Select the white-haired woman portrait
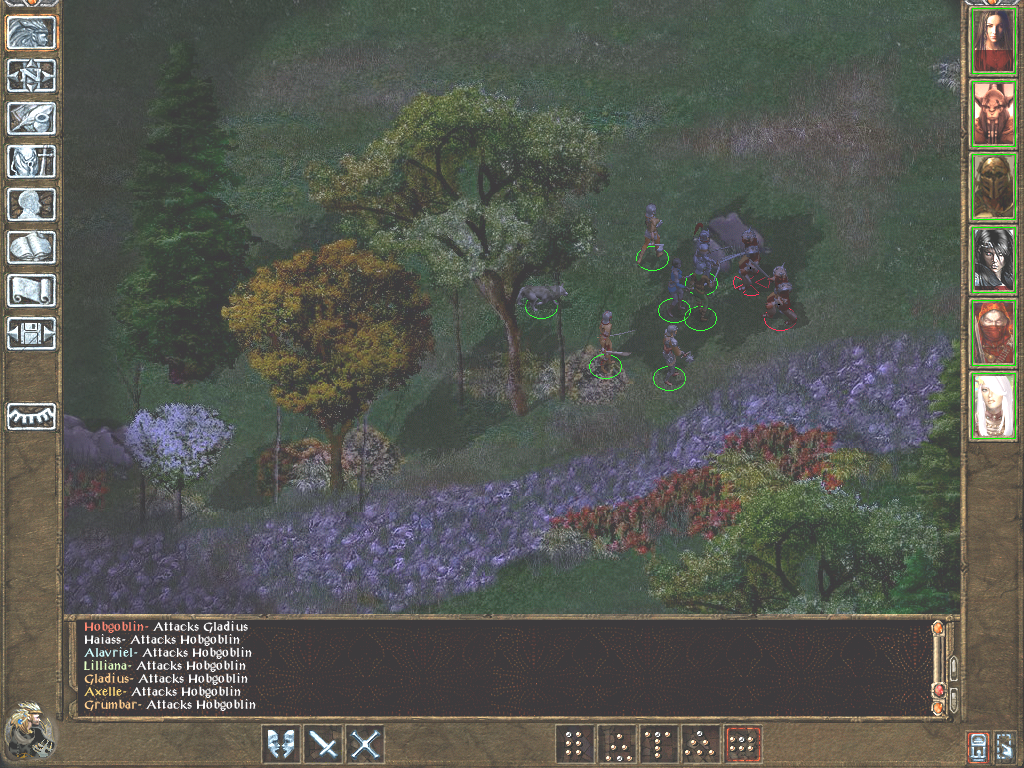This screenshot has width=1024, height=768. pos(994,406)
